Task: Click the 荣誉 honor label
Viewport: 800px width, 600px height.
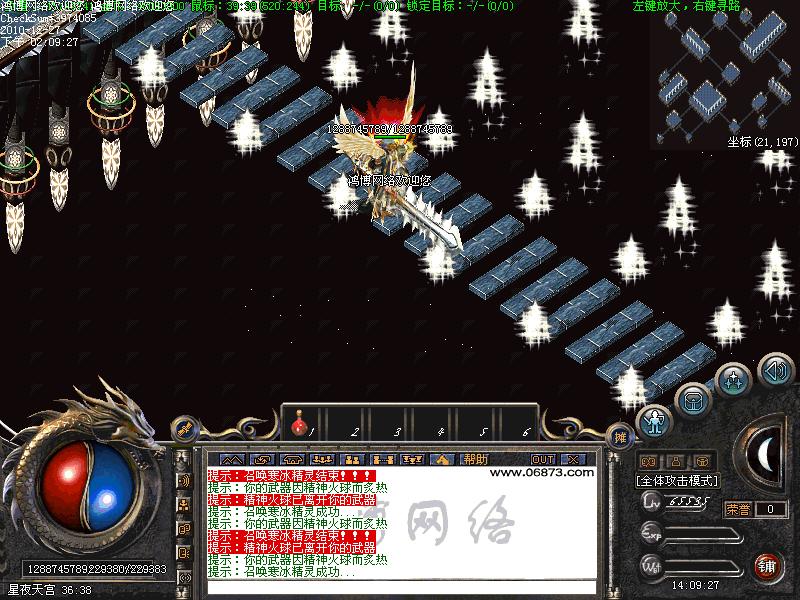Action: (x=738, y=509)
